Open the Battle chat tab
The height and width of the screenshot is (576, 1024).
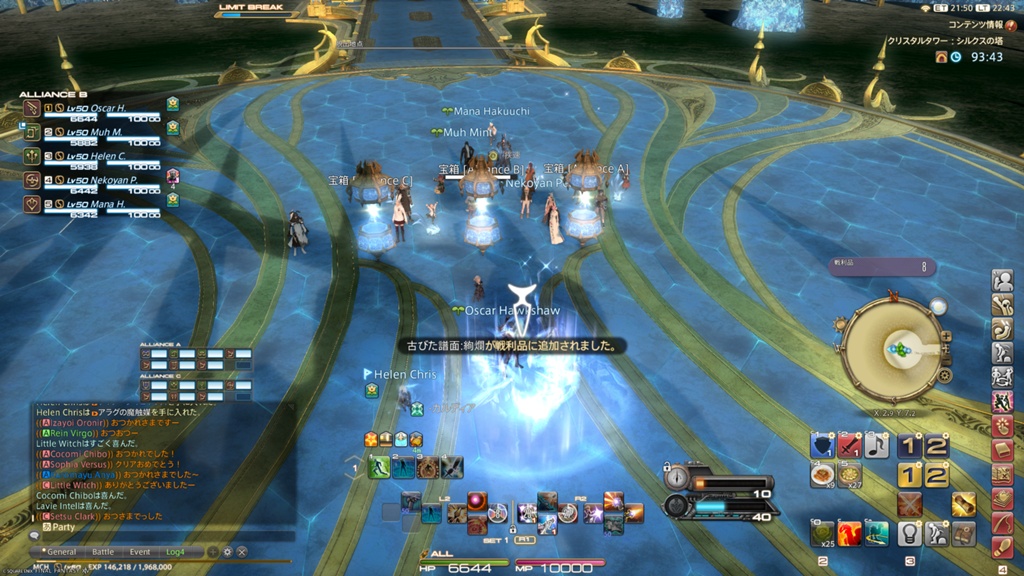coord(103,551)
